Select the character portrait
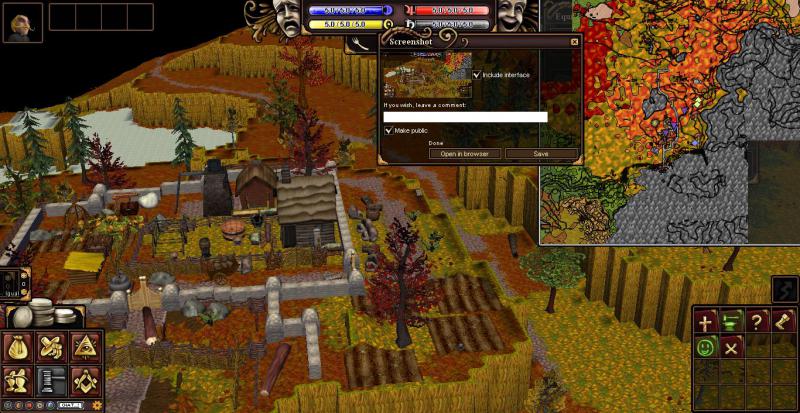This screenshot has width=800, height=413. click(x=22, y=22)
